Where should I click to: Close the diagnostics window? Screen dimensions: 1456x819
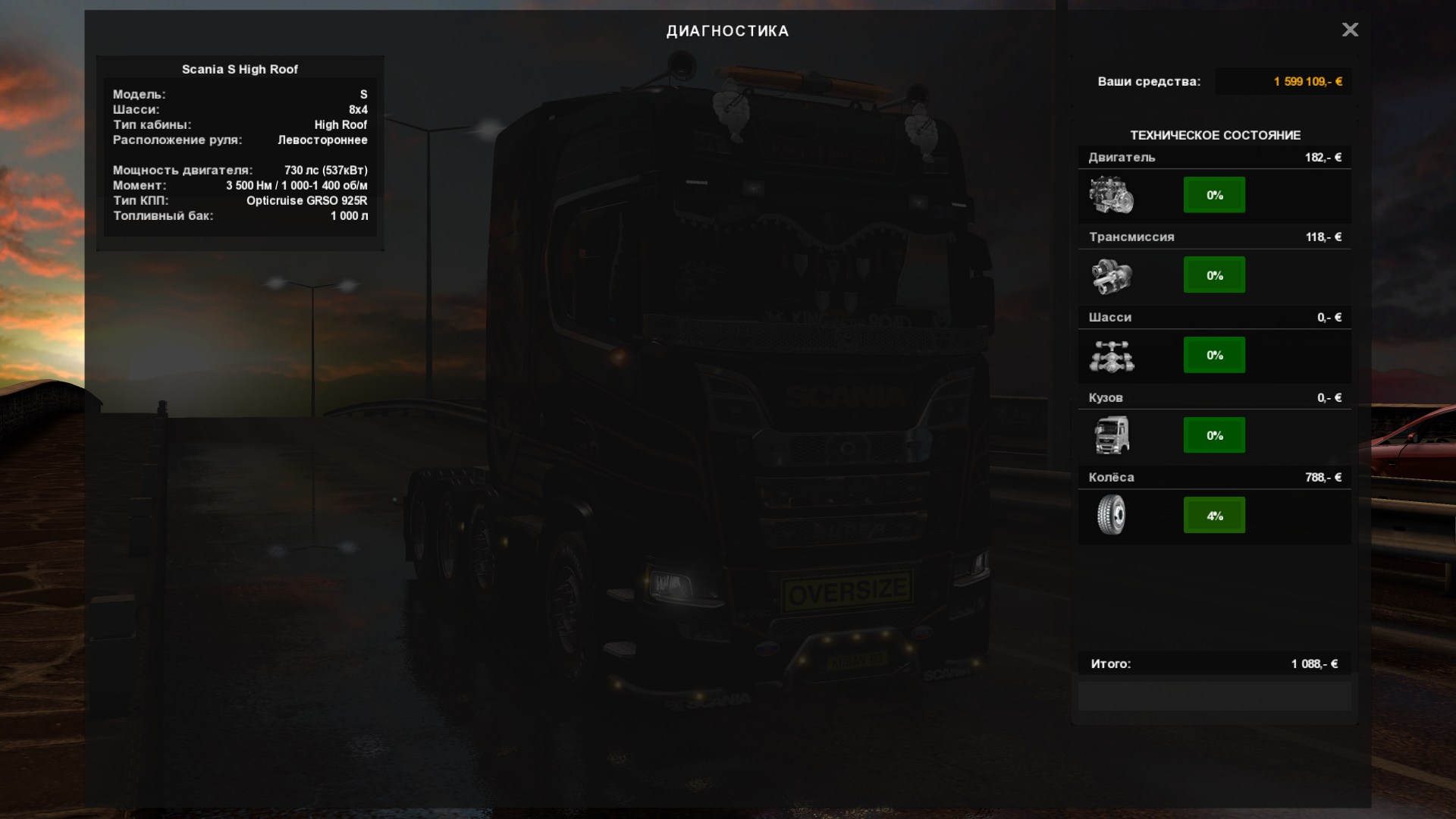point(1350,30)
